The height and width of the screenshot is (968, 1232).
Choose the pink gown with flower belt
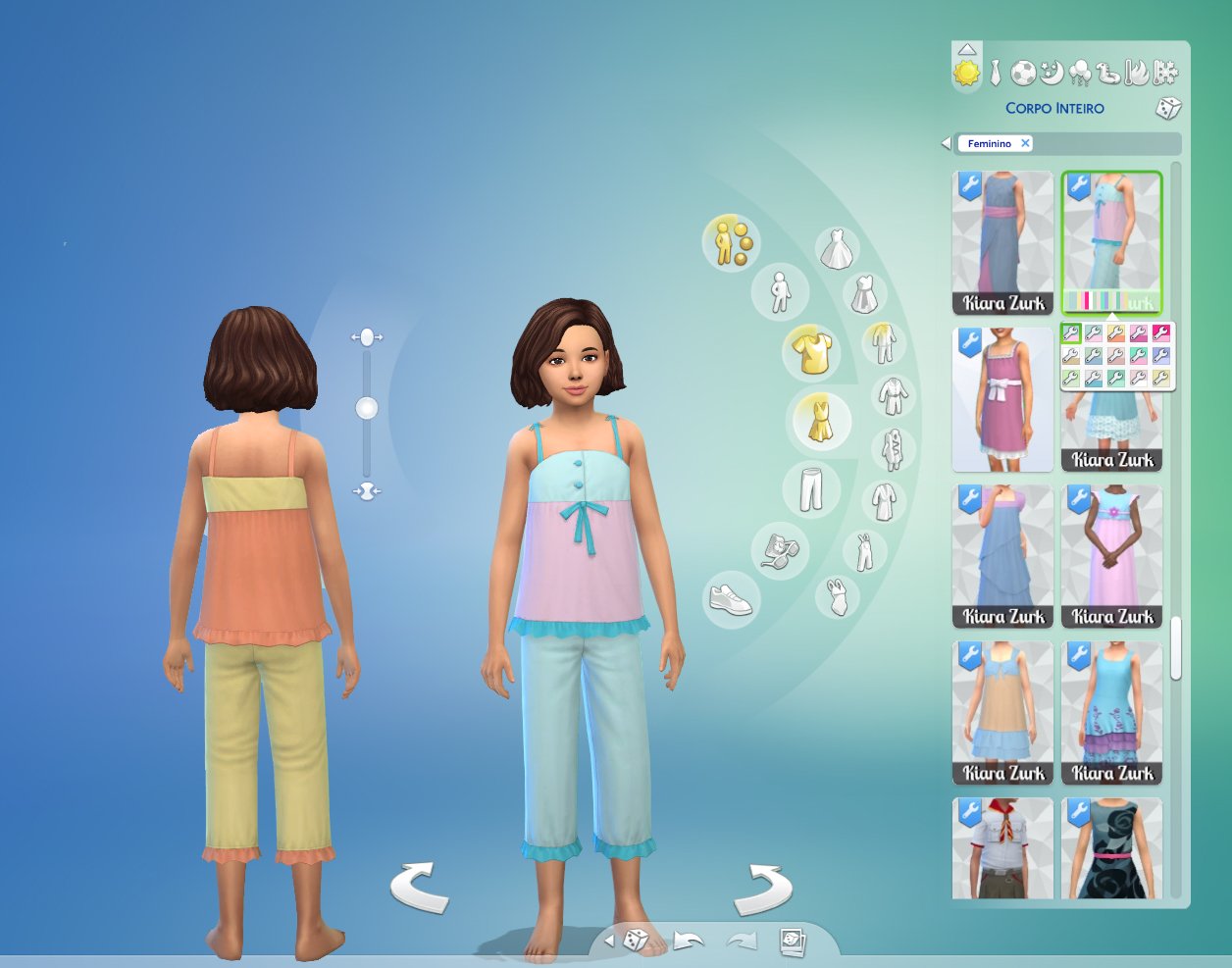1111,555
